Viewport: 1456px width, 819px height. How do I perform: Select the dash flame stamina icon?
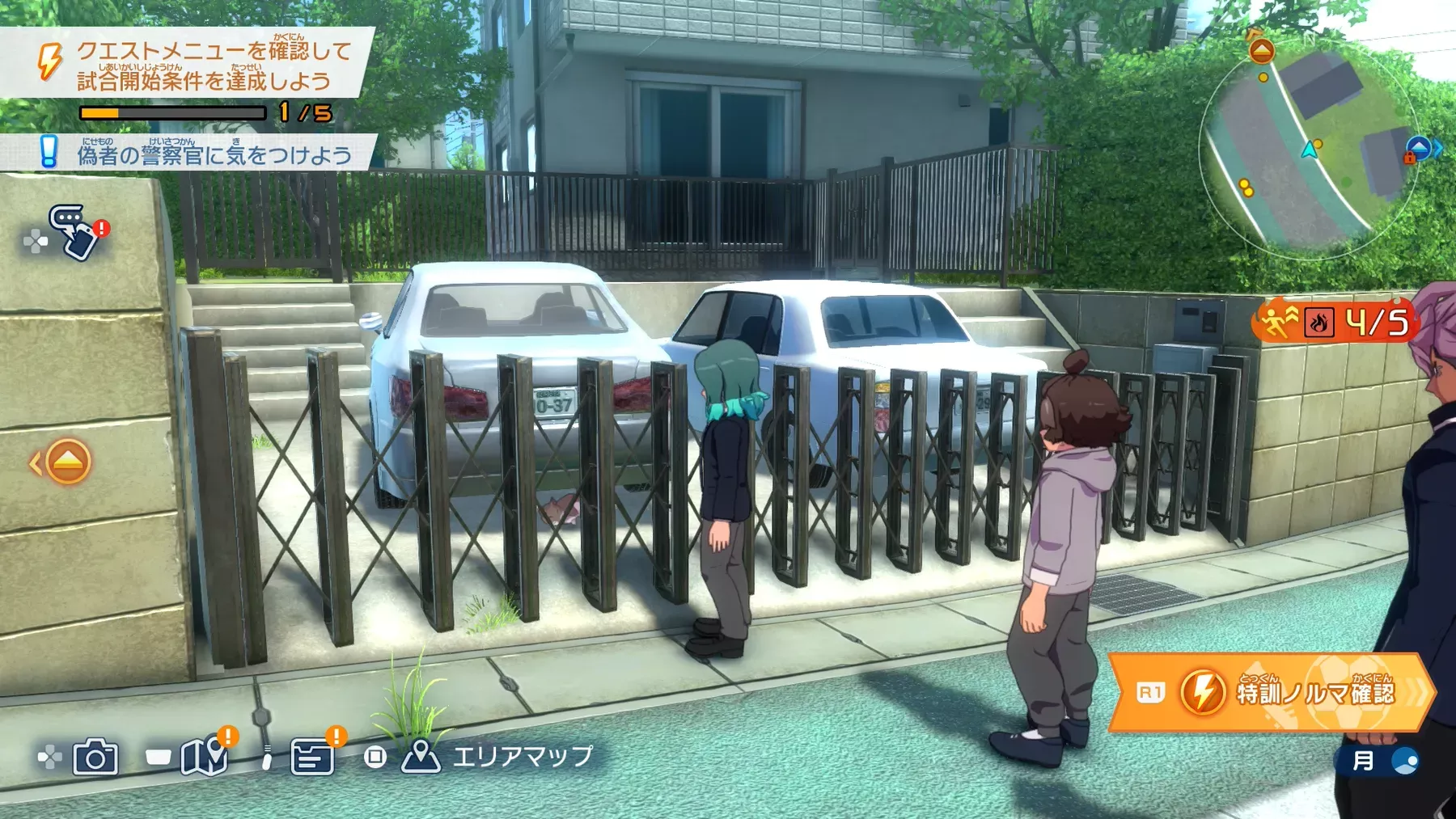pyautogui.click(x=1318, y=323)
